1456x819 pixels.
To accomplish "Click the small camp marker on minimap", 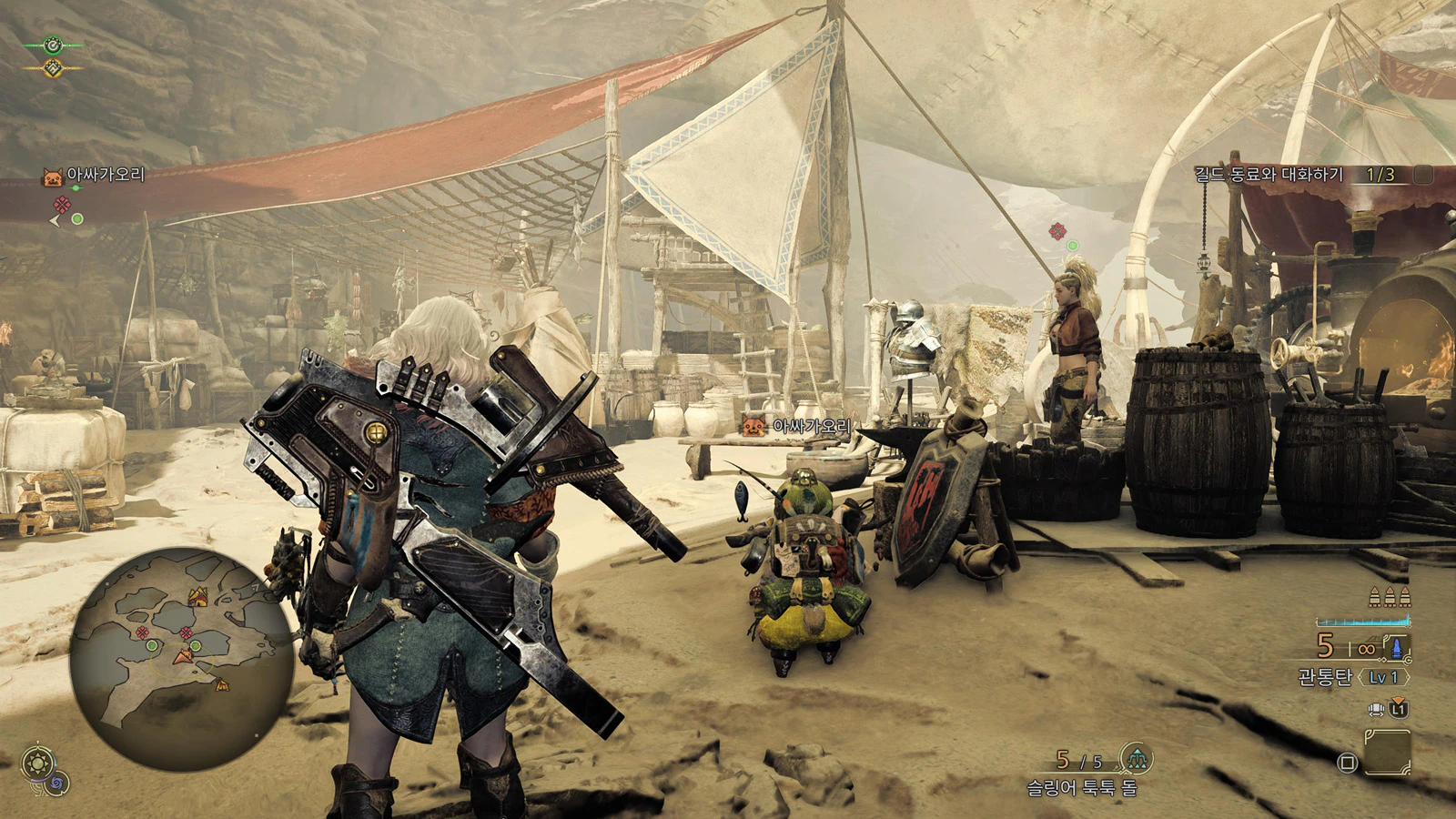I will tap(221, 684).
